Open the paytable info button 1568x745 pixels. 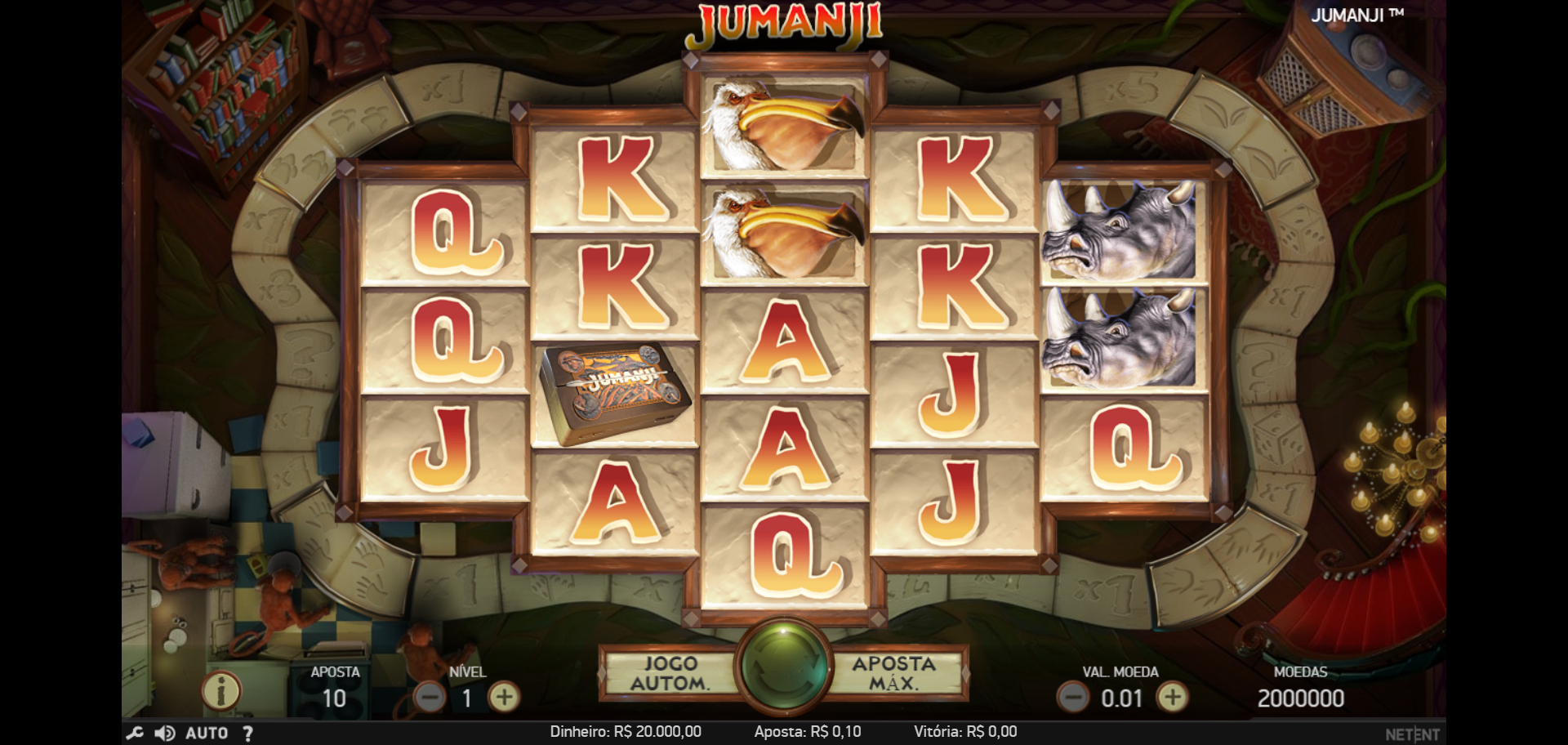(x=220, y=691)
